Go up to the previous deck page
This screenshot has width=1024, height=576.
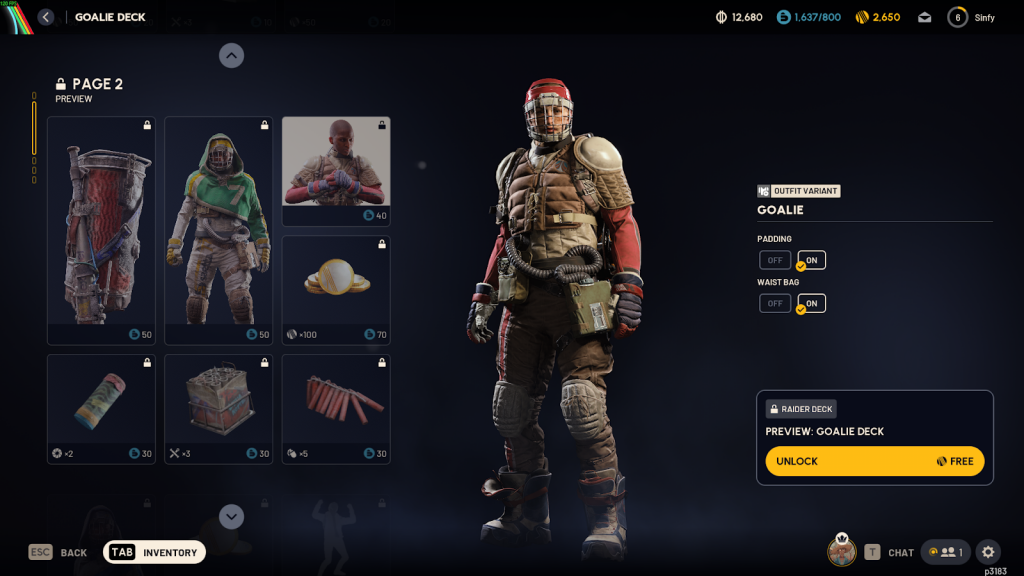pyautogui.click(x=231, y=56)
